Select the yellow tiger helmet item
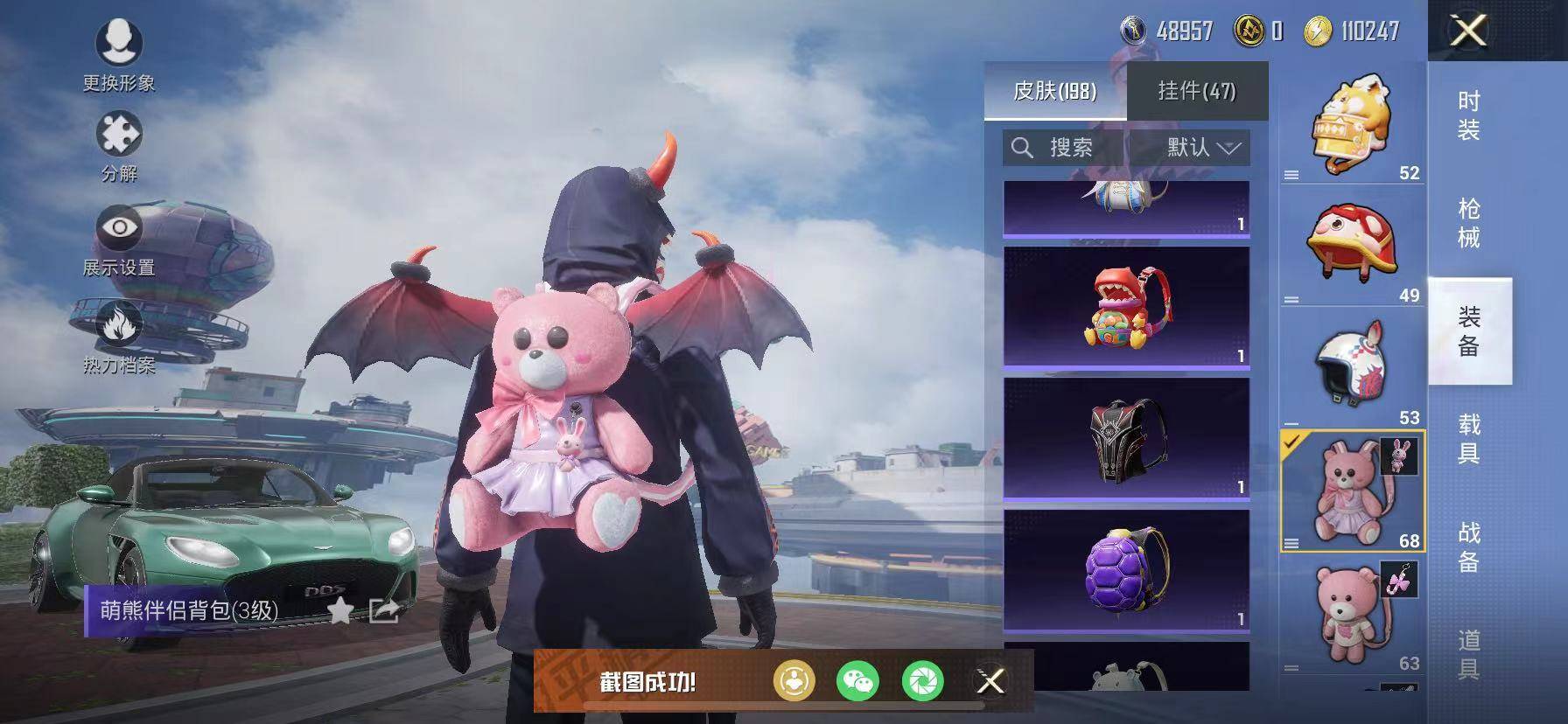Viewport: 1568px width, 724px height. pyautogui.click(x=1352, y=124)
